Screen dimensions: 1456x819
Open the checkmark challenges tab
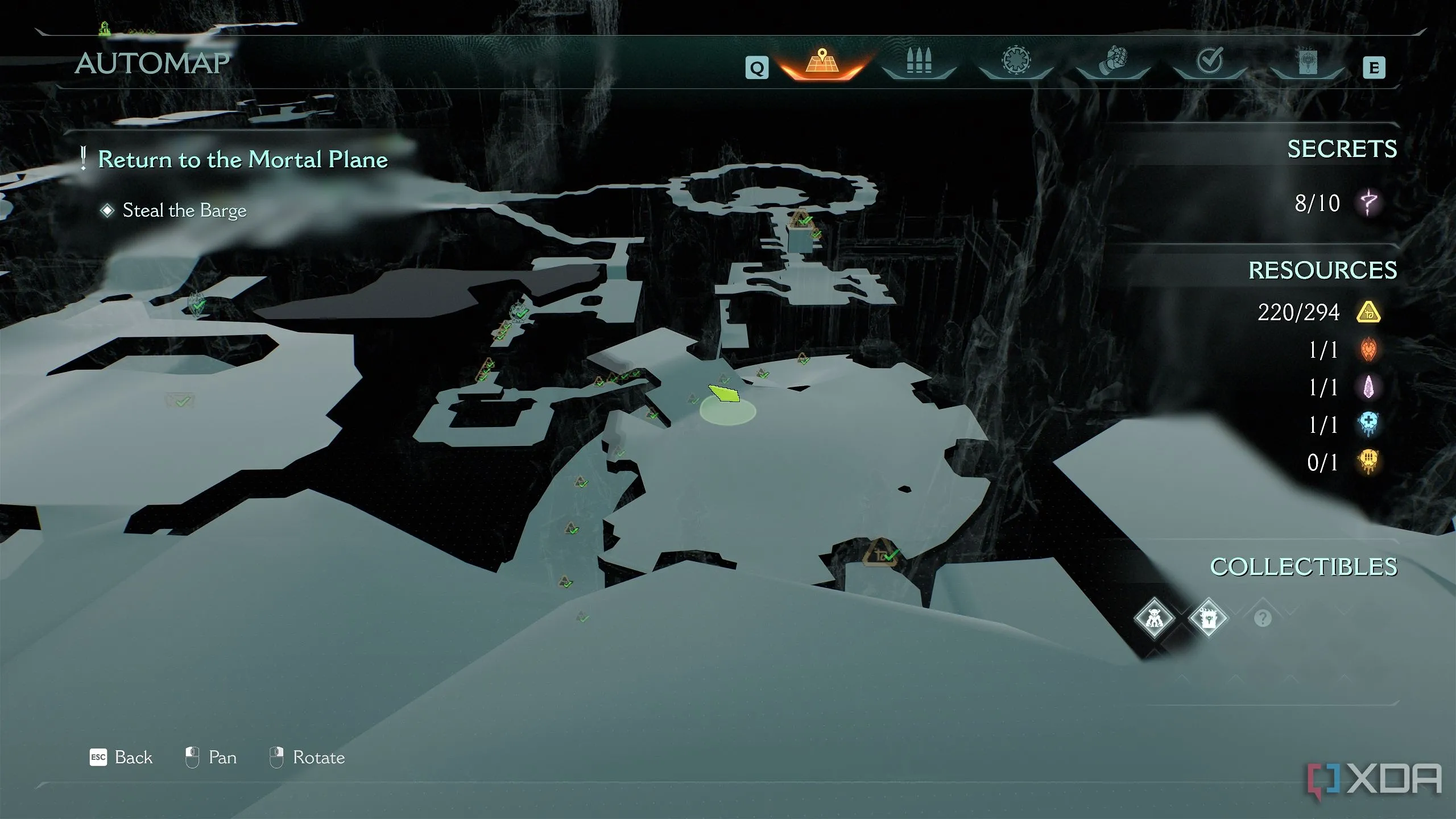pyautogui.click(x=1209, y=61)
